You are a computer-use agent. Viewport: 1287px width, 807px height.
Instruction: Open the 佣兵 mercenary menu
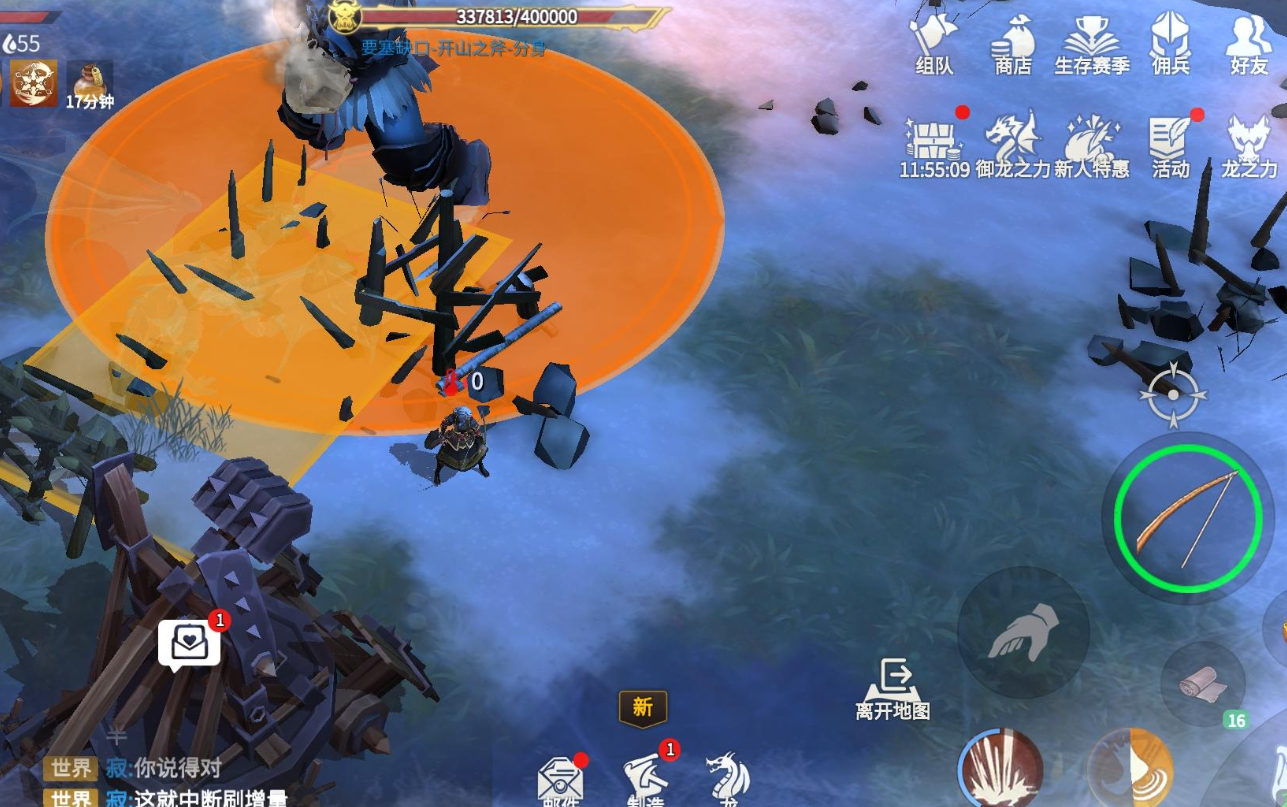[1170, 43]
